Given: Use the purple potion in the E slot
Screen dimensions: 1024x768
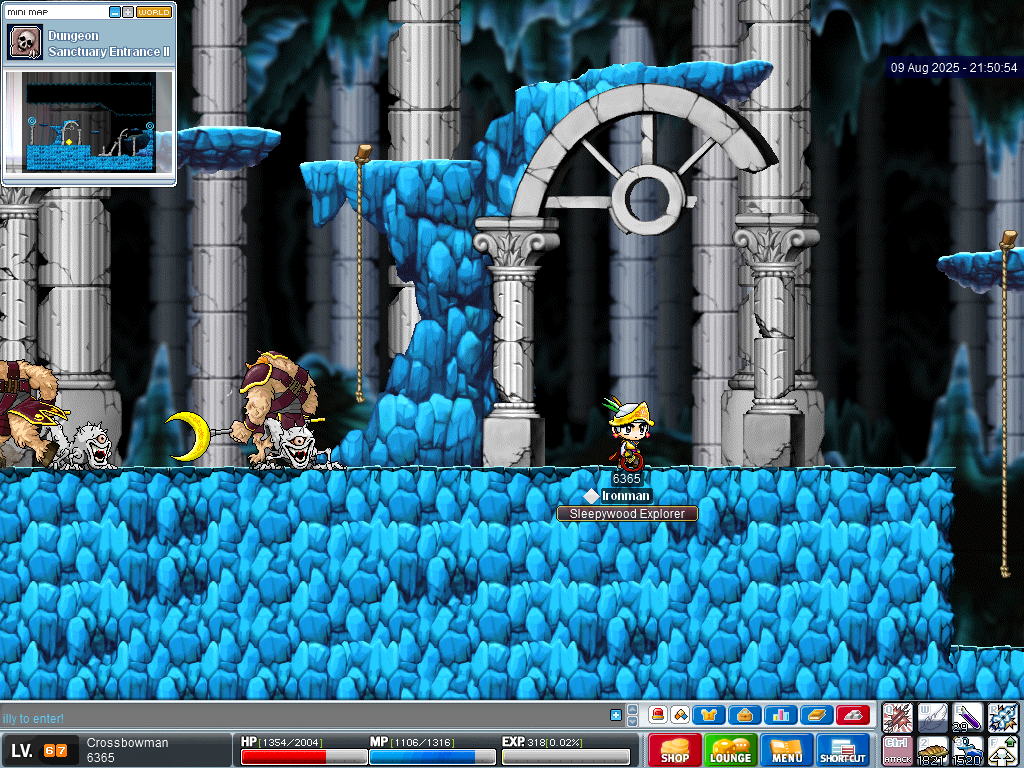Looking at the screenshot, I should coord(968,717).
